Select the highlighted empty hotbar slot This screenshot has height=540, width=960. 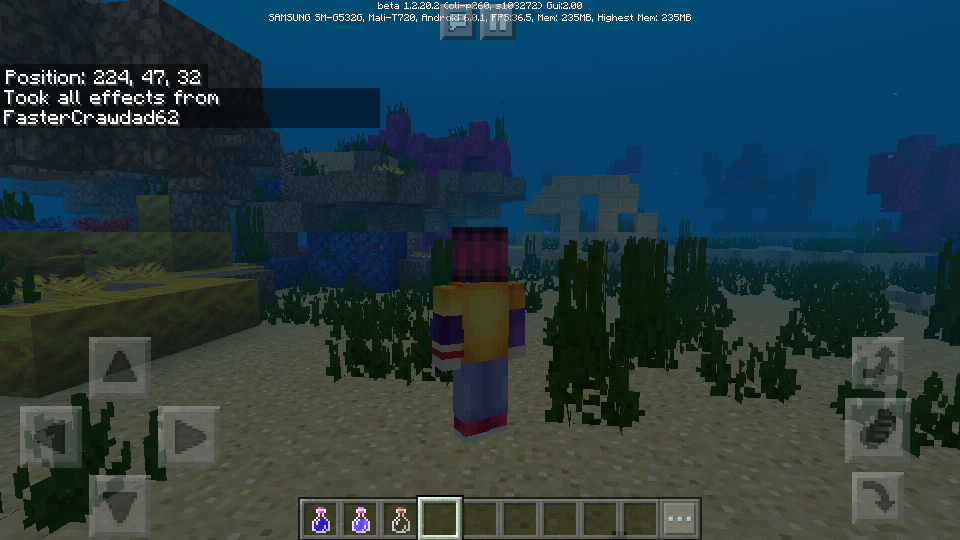[440, 519]
